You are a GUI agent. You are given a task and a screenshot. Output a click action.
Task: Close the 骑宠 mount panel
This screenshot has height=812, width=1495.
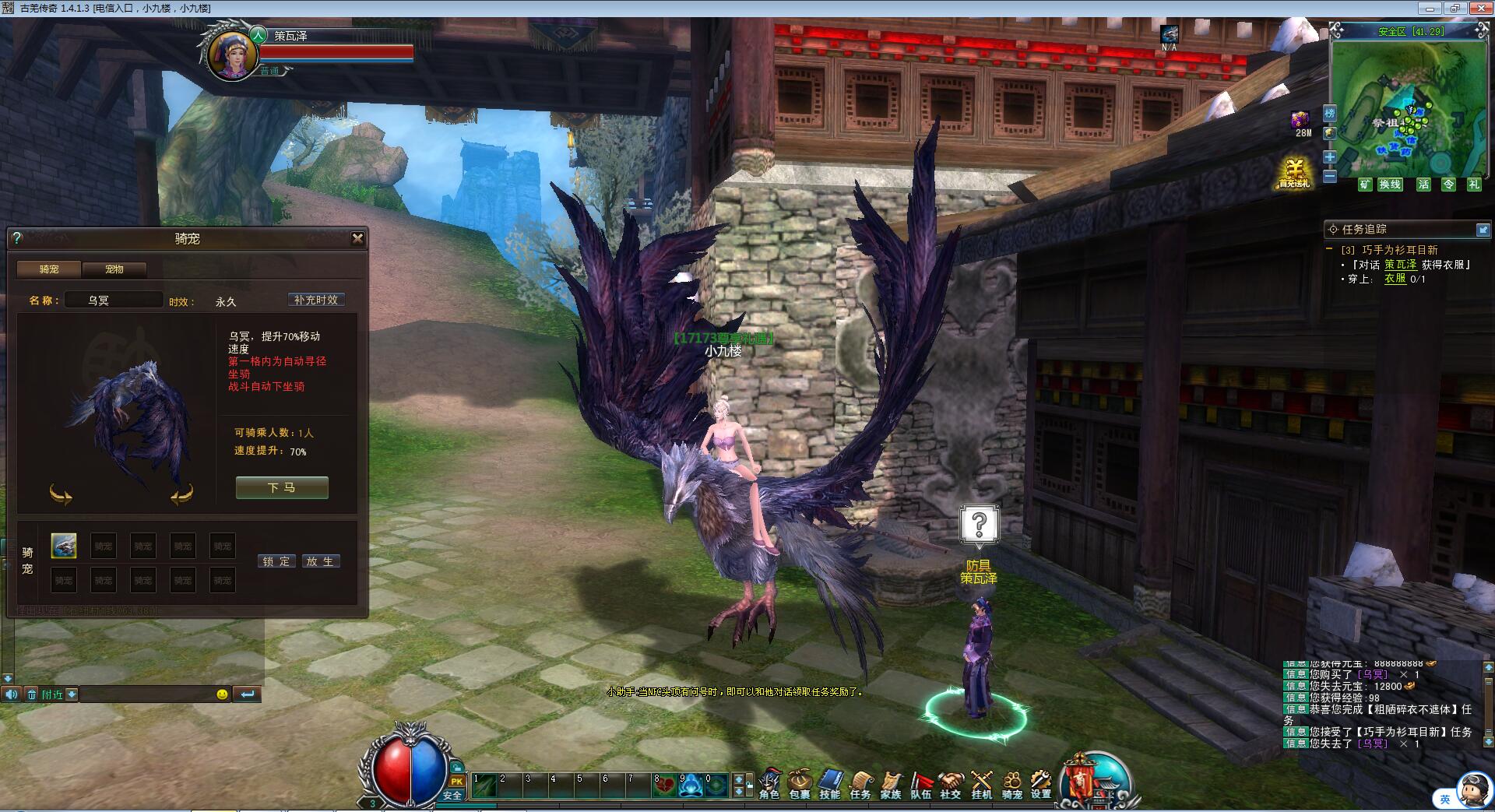tap(357, 238)
